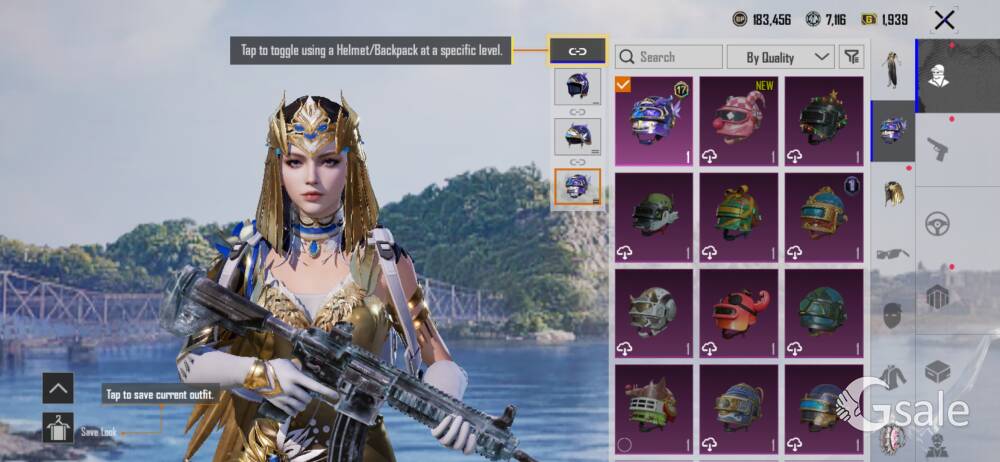Choose the pink pig helmet marked NEW

740,120
